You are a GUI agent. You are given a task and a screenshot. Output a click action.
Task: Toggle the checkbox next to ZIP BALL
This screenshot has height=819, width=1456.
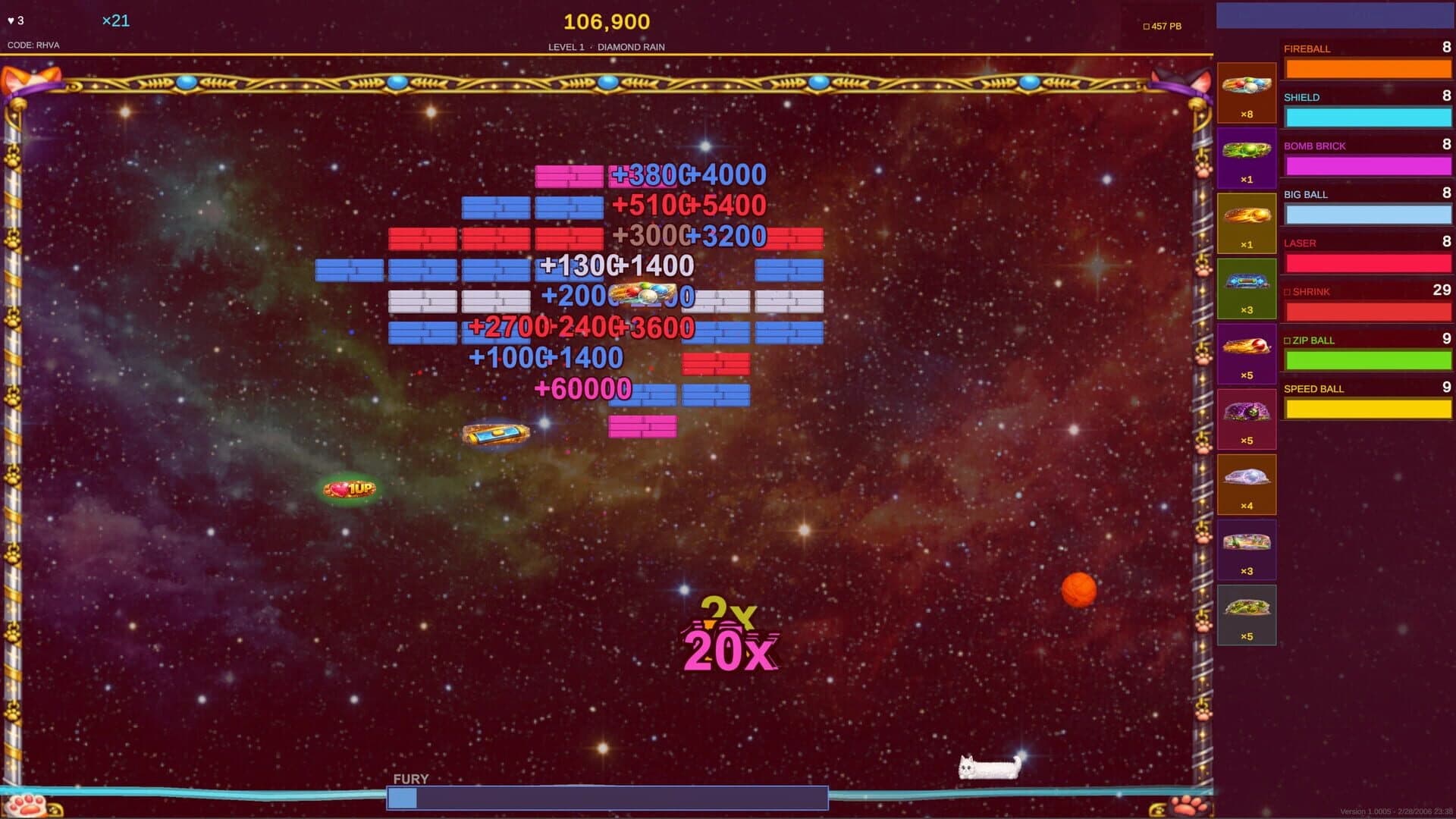tap(1288, 340)
